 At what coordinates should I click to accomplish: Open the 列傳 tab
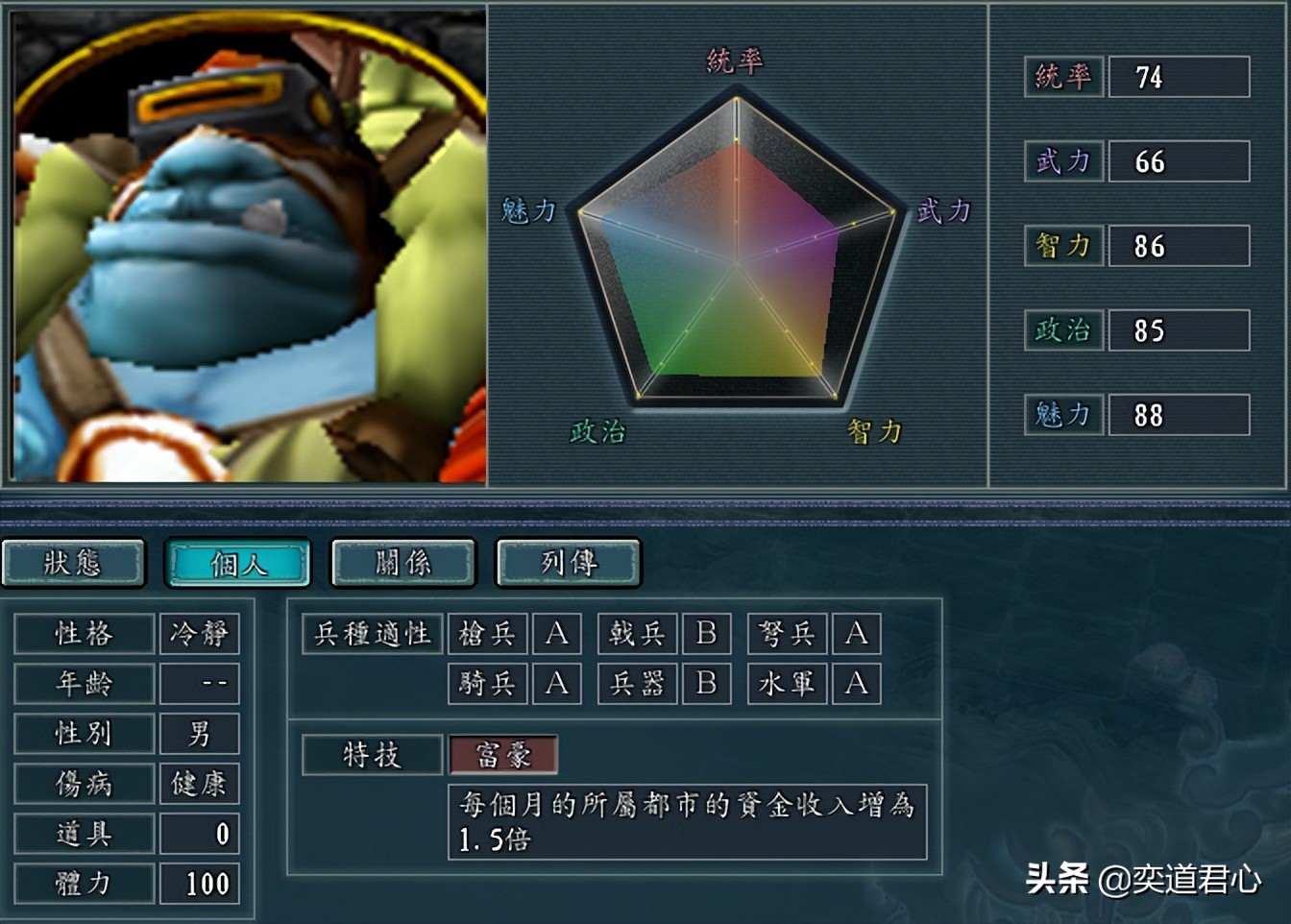click(x=568, y=565)
